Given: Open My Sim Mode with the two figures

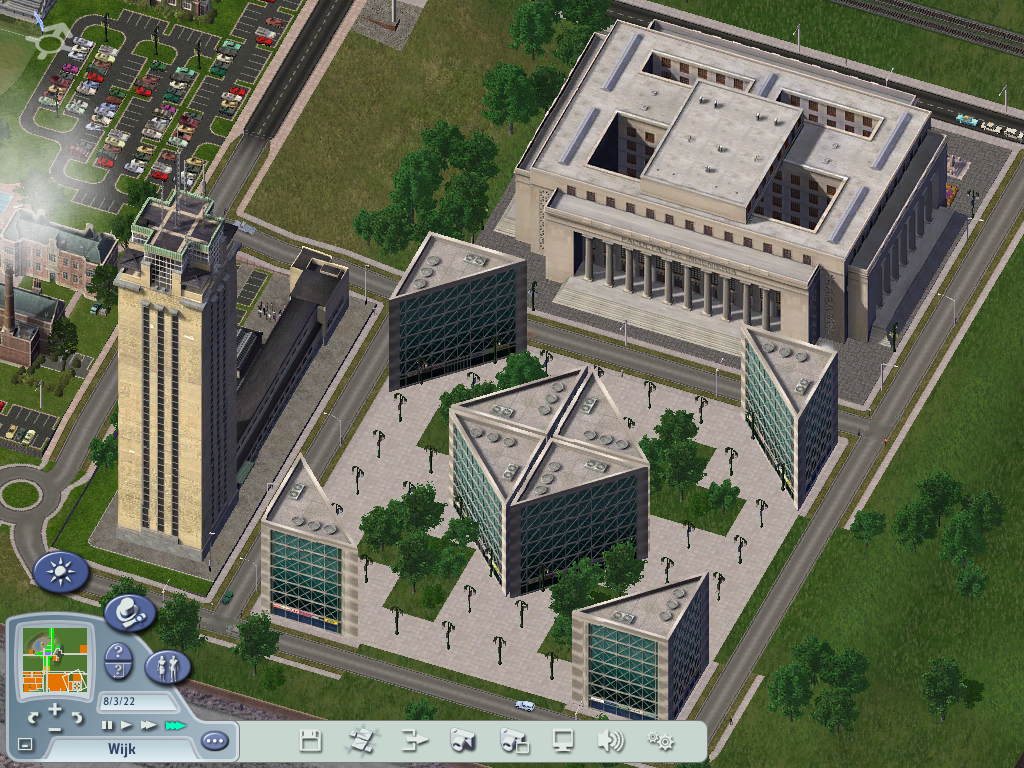Looking at the screenshot, I should 168,666.
